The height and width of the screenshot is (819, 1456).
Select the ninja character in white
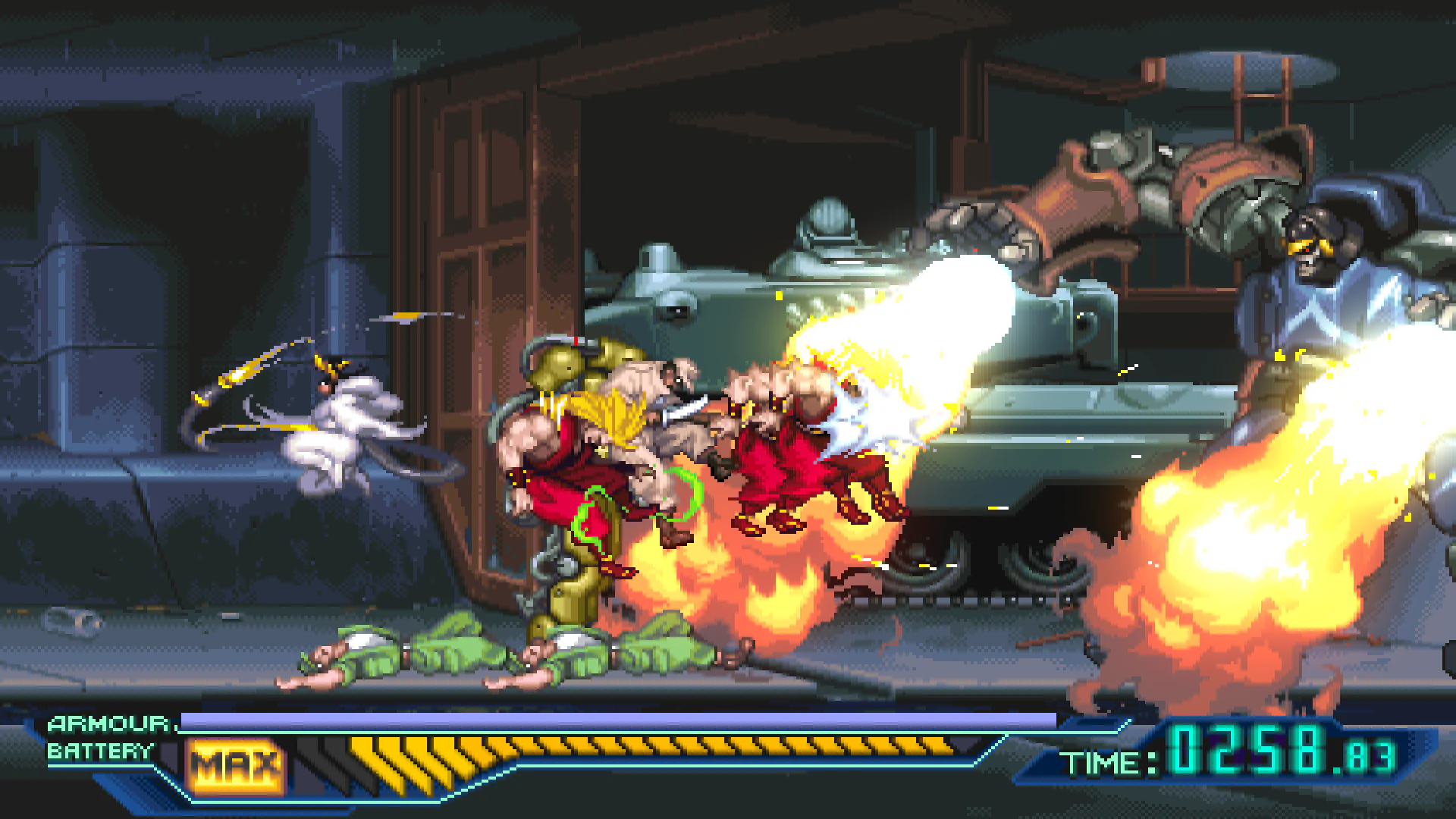pyautogui.click(x=349, y=425)
